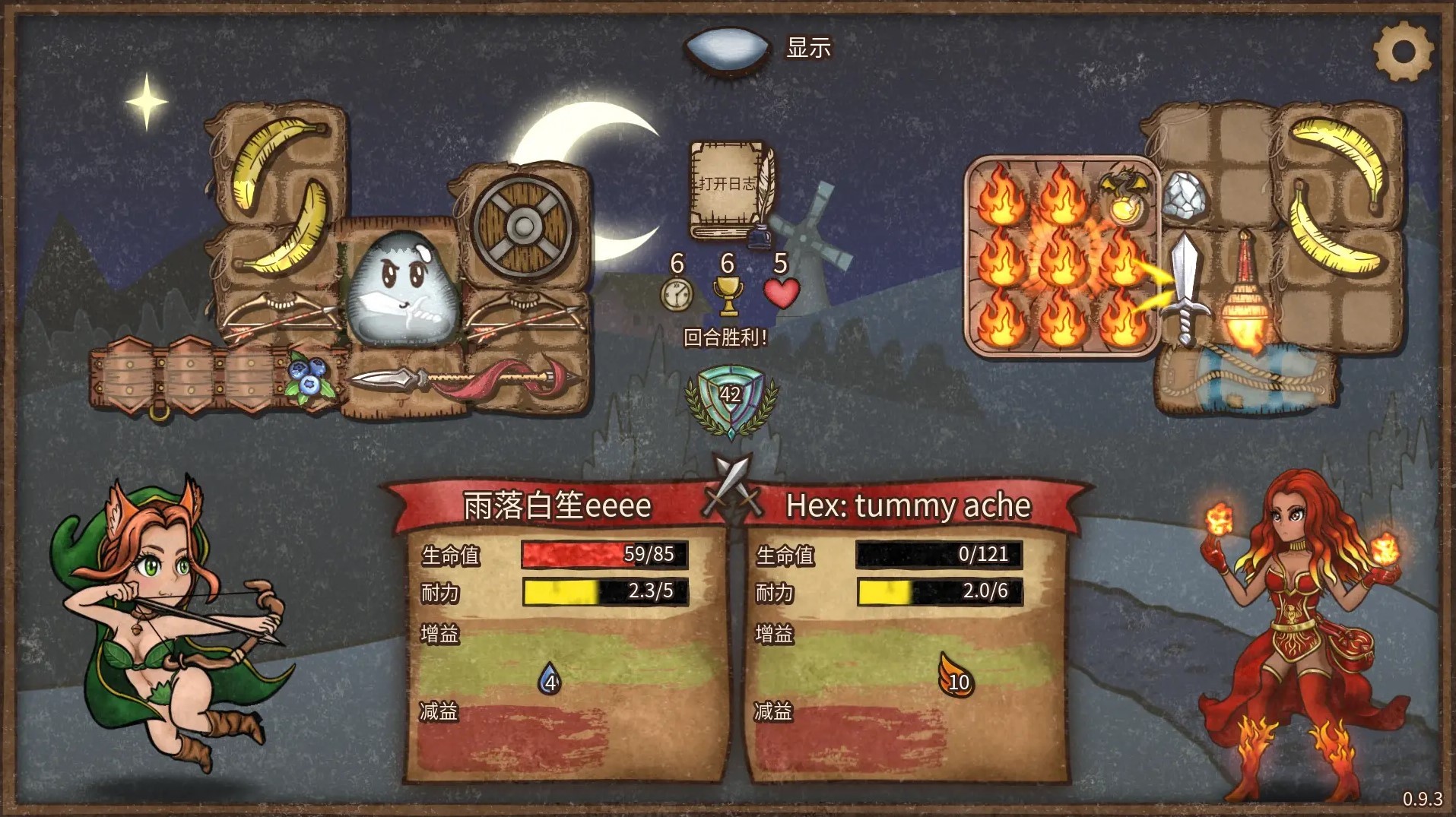Click the pocket watch round icon
Image resolution: width=1456 pixels, height=817 pixels.
pos(676,295)
